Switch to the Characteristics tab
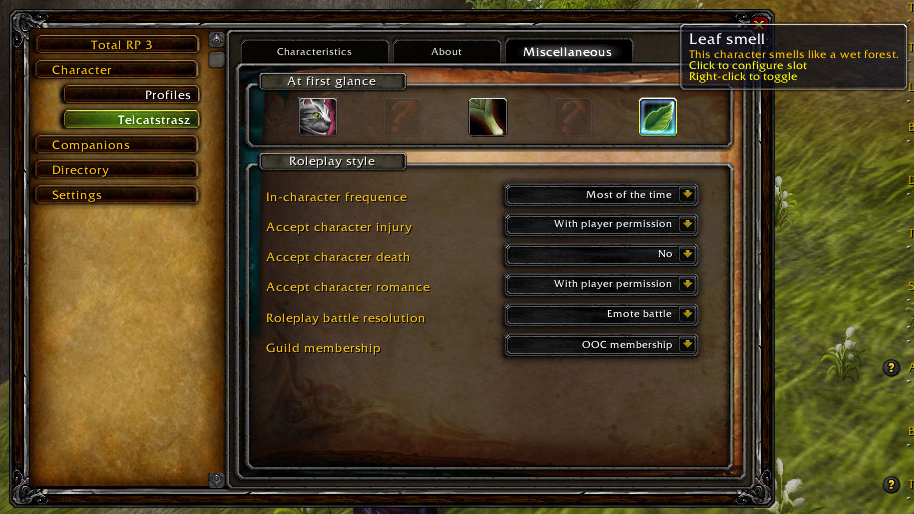This screenshot has width=914, height=514. click(314, 52)
